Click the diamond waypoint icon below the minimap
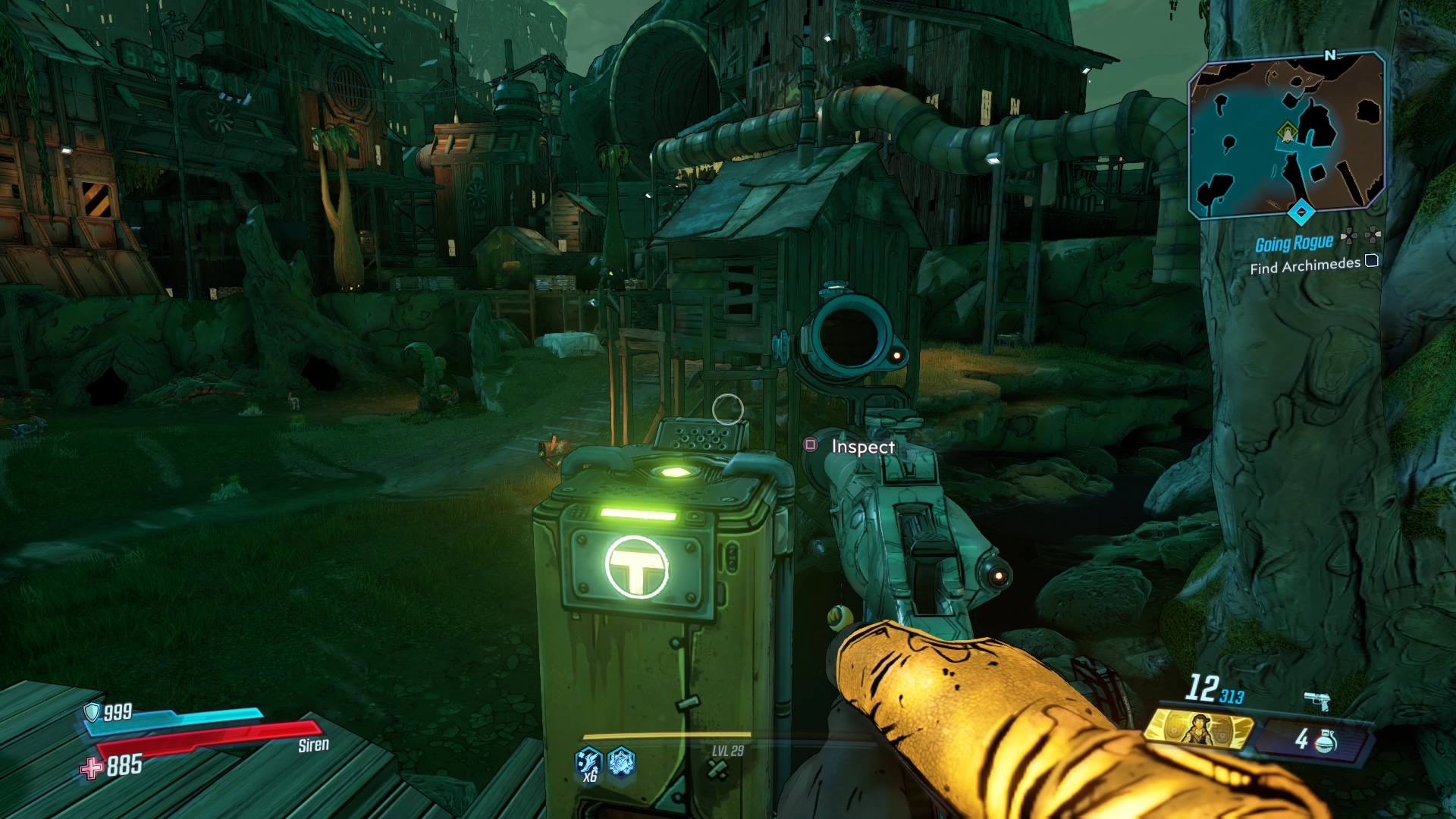 1301,210
